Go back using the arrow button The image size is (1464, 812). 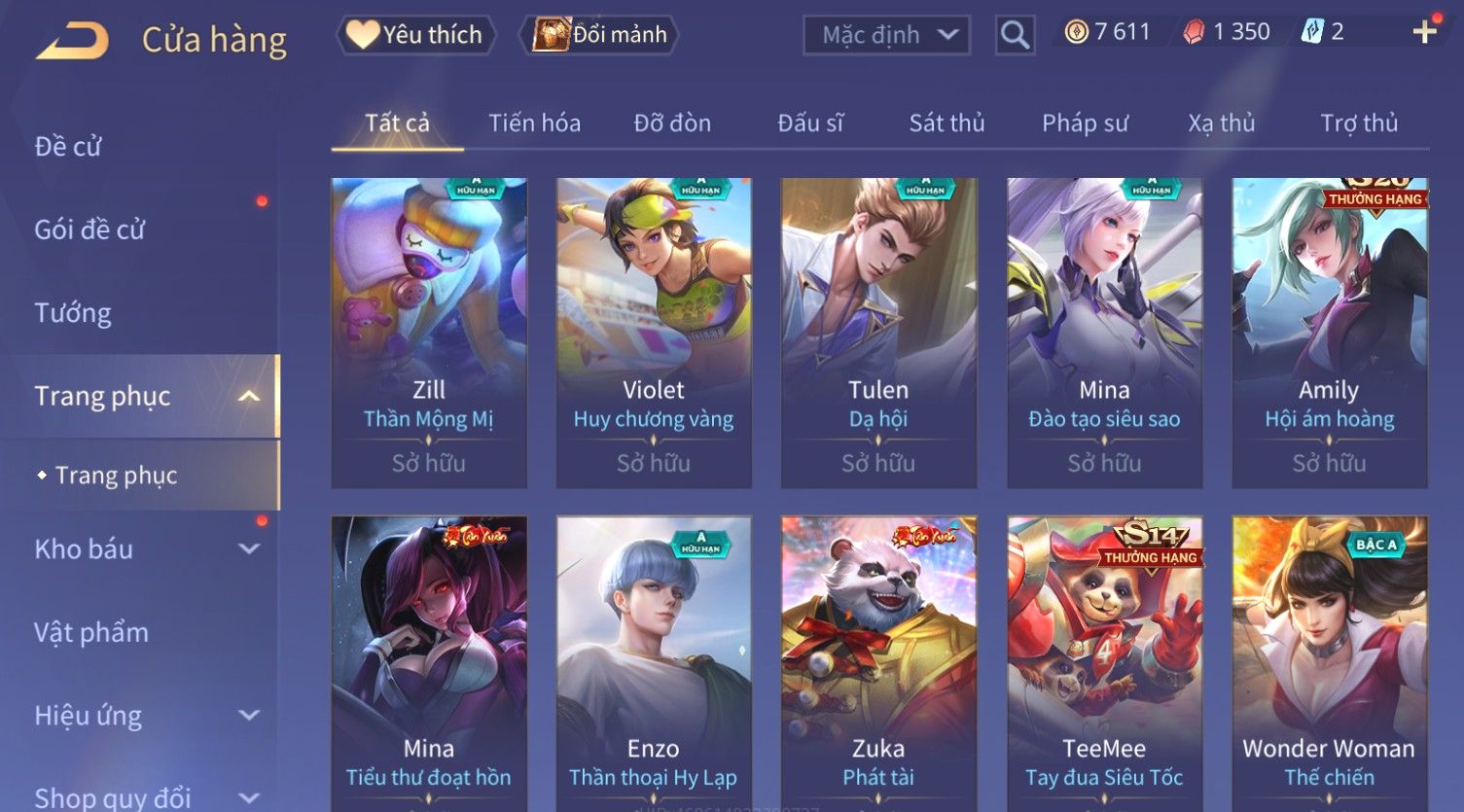72,40
